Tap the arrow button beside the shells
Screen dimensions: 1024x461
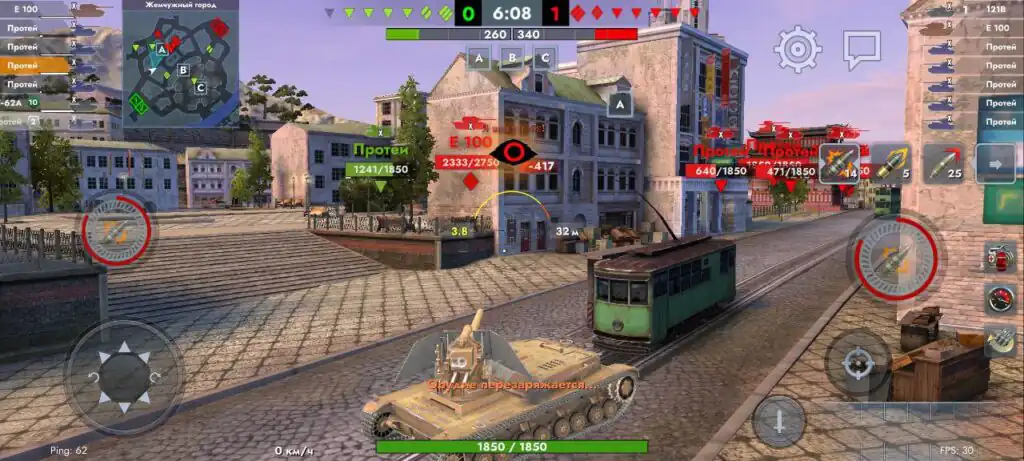tap(994, 163)
